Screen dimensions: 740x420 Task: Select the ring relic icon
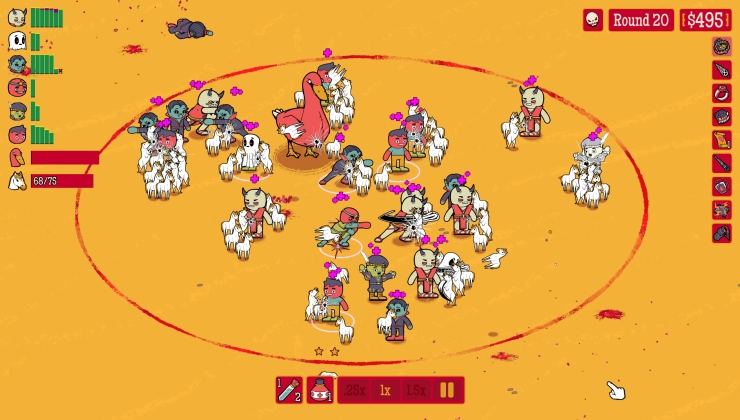721,93
